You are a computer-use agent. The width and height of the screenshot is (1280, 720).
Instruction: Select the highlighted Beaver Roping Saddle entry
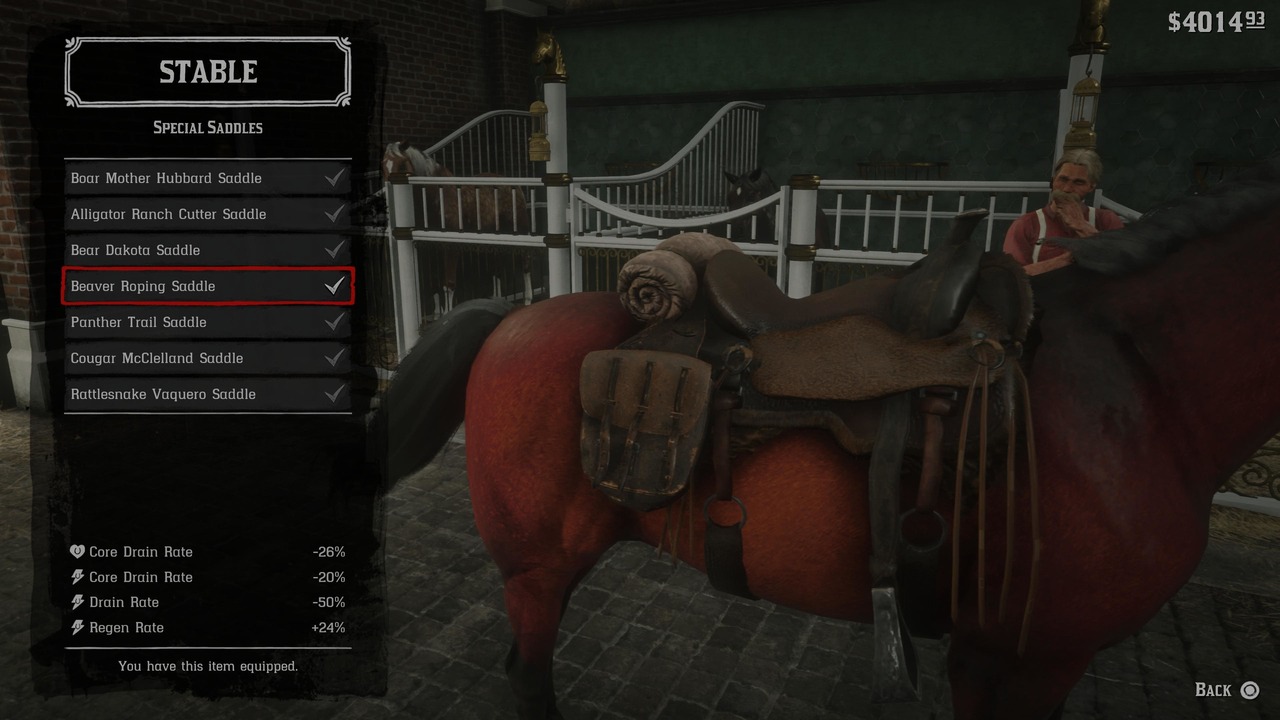pos(180,286)
